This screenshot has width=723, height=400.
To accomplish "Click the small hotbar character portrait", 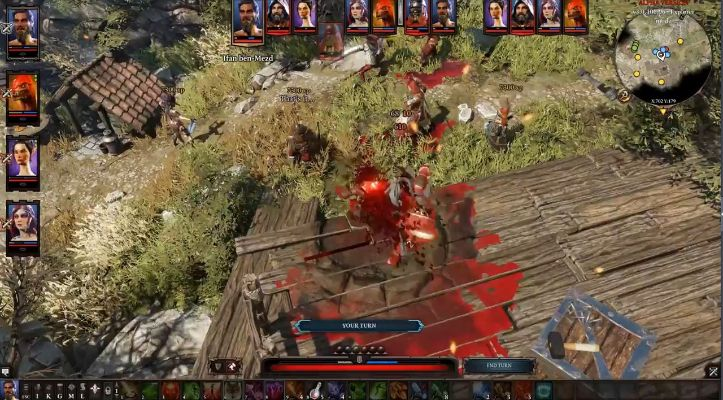I will point(9,390).
